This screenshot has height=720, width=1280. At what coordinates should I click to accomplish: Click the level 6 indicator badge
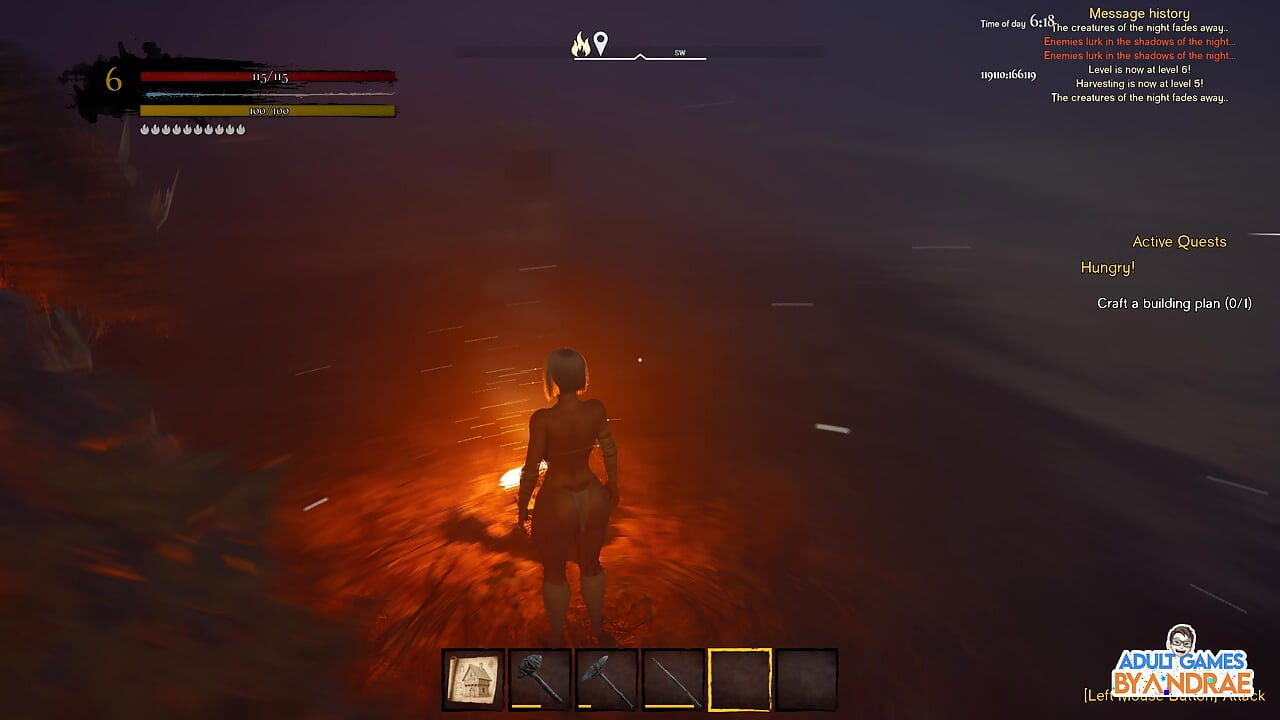[113, 77]
